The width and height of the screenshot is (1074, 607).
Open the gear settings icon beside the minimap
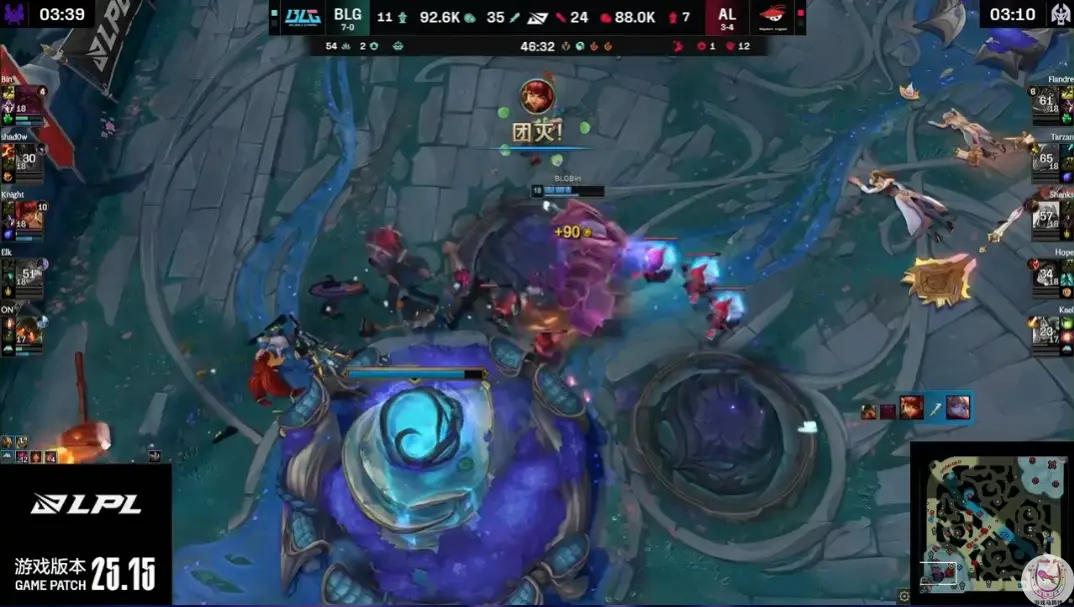click(x=904, y=596)
